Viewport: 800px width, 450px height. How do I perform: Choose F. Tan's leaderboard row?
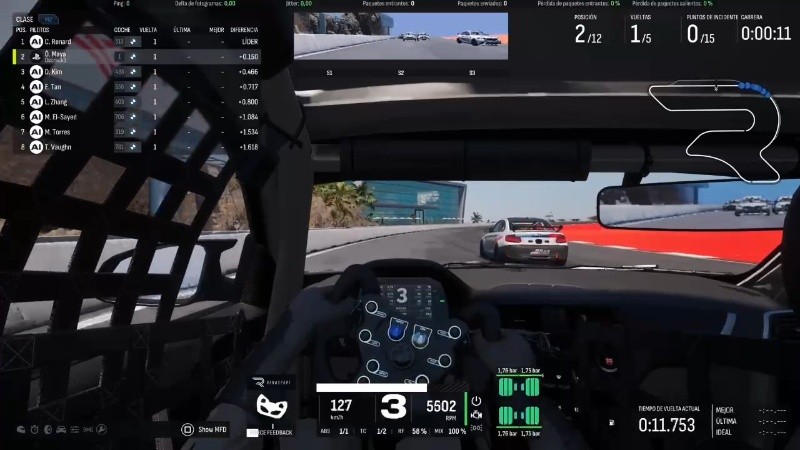click(x=58, y=87)
